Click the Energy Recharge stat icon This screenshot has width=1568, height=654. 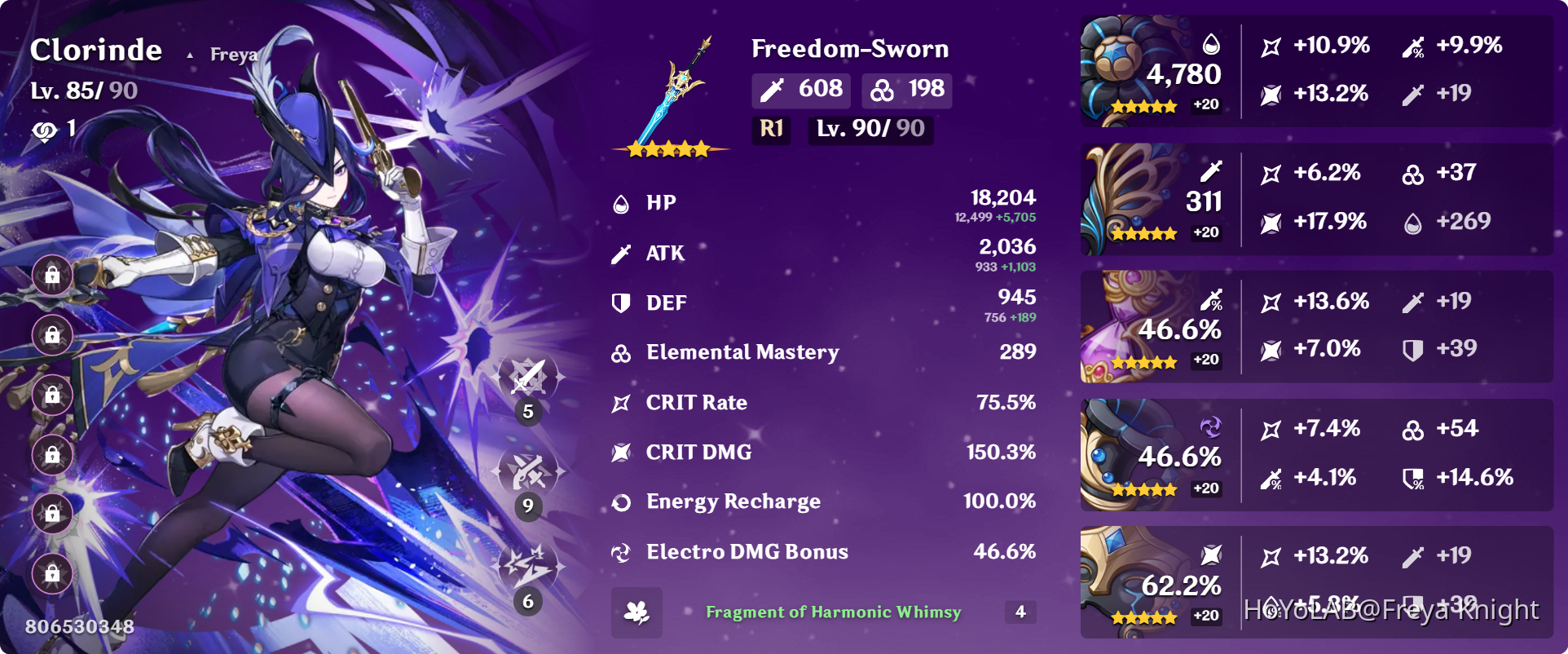coord(620,502)
